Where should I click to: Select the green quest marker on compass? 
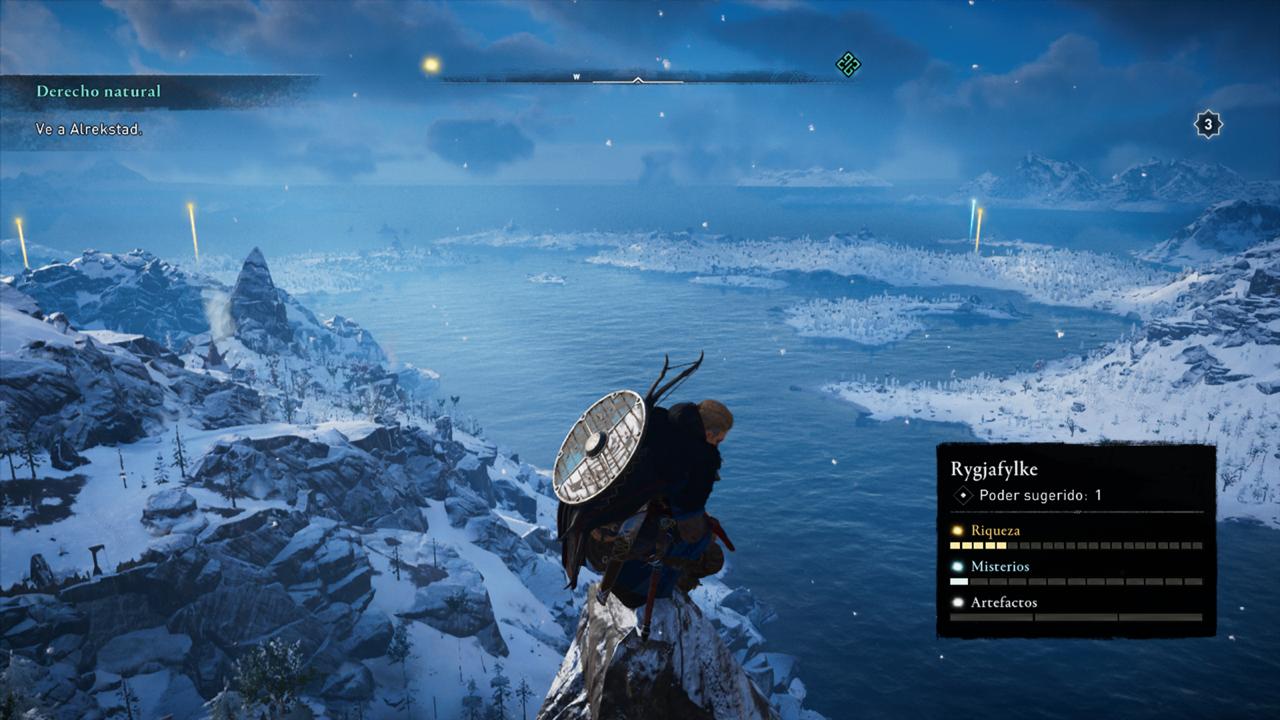(848, 65)
